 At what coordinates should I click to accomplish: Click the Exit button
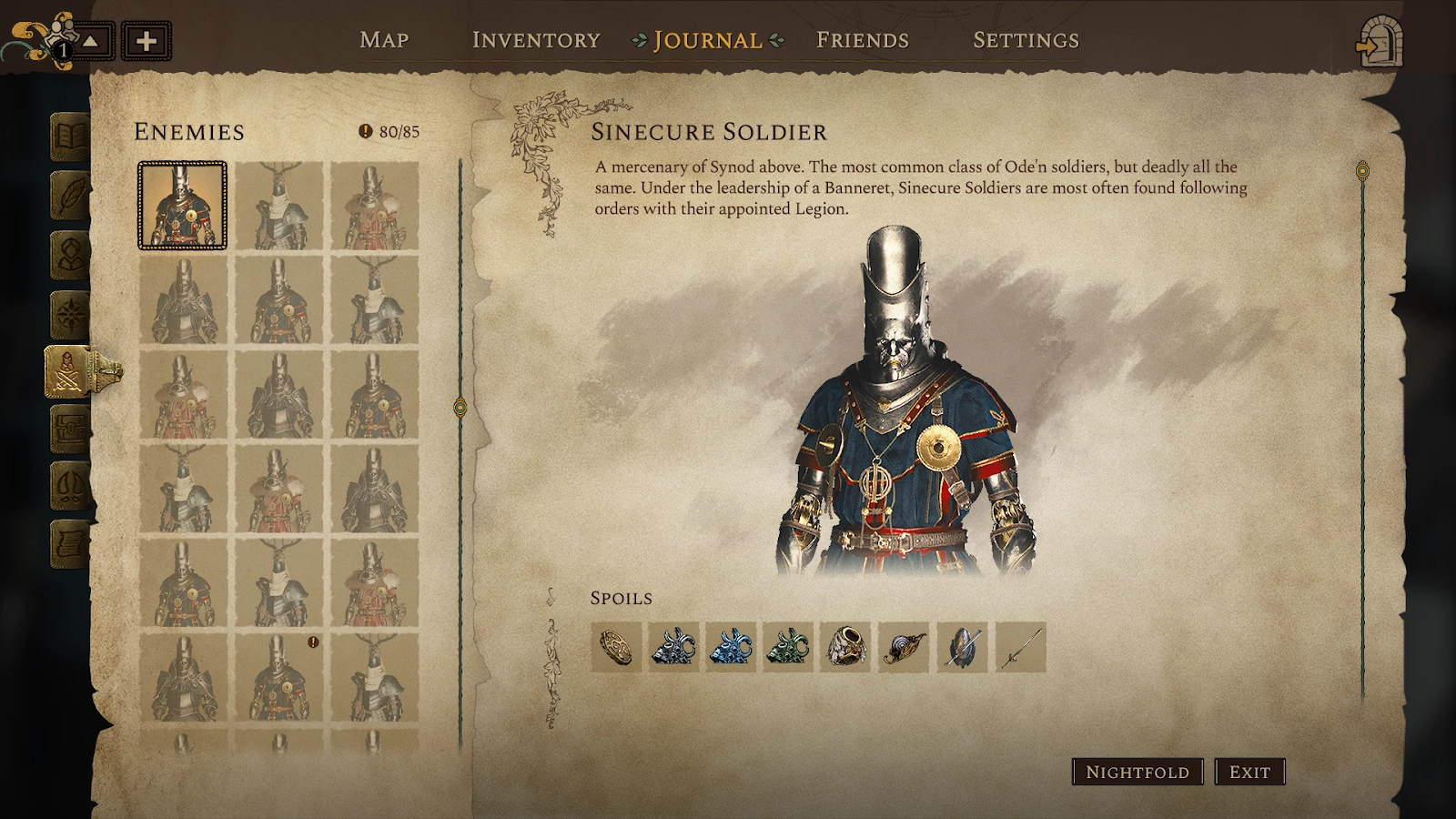[x=1249, y=772]
